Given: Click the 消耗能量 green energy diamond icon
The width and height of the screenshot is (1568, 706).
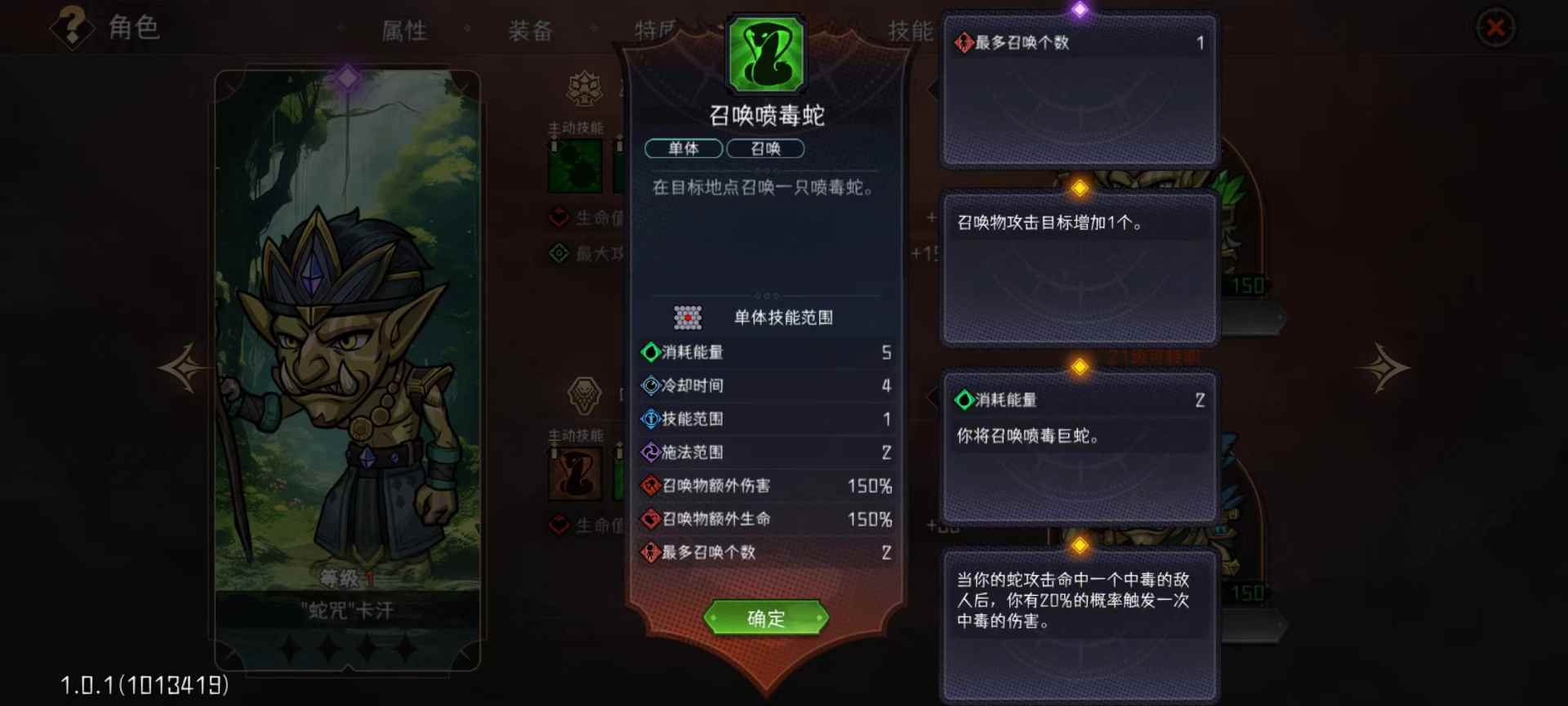Looking at the screenshot, I should coord(649,353).
